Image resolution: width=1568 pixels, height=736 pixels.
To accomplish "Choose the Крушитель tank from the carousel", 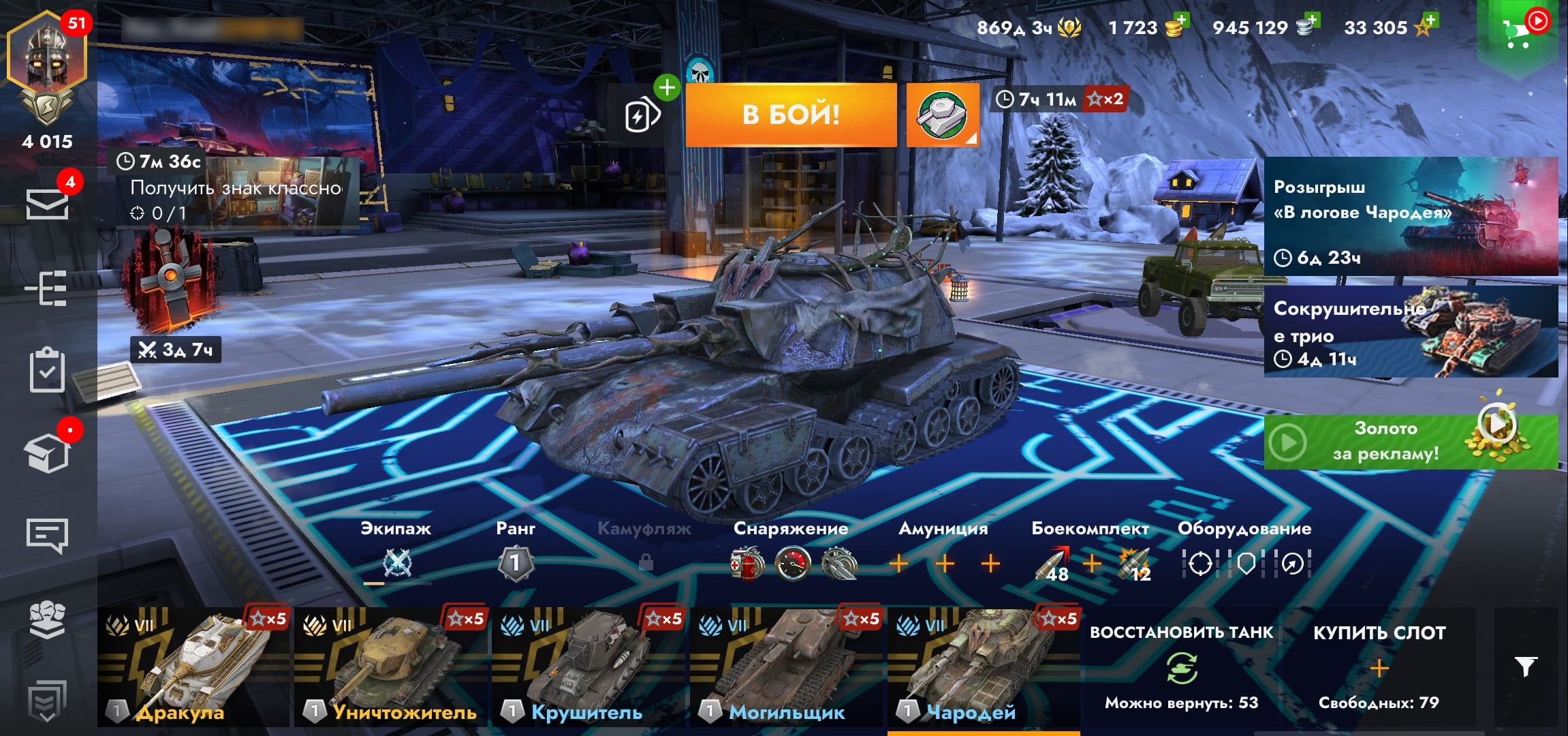I will 589,668.
